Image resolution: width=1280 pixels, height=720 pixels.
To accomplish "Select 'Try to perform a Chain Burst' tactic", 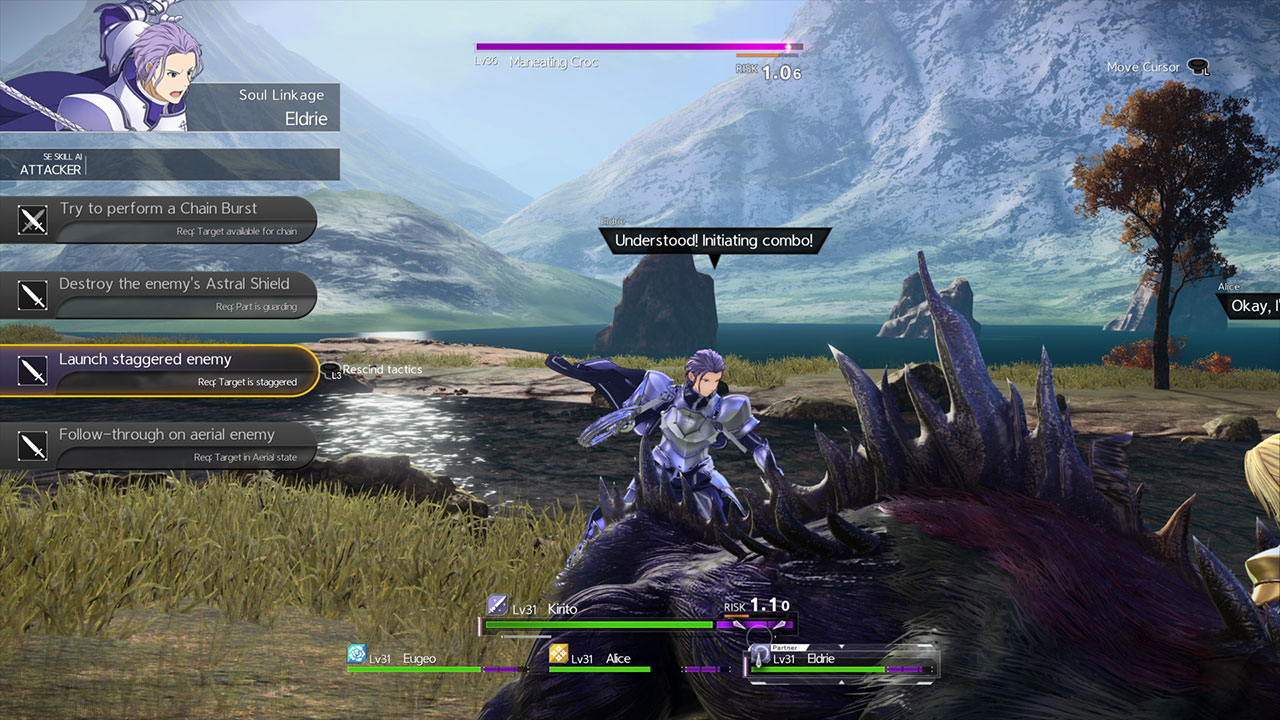I will point(158,219).
